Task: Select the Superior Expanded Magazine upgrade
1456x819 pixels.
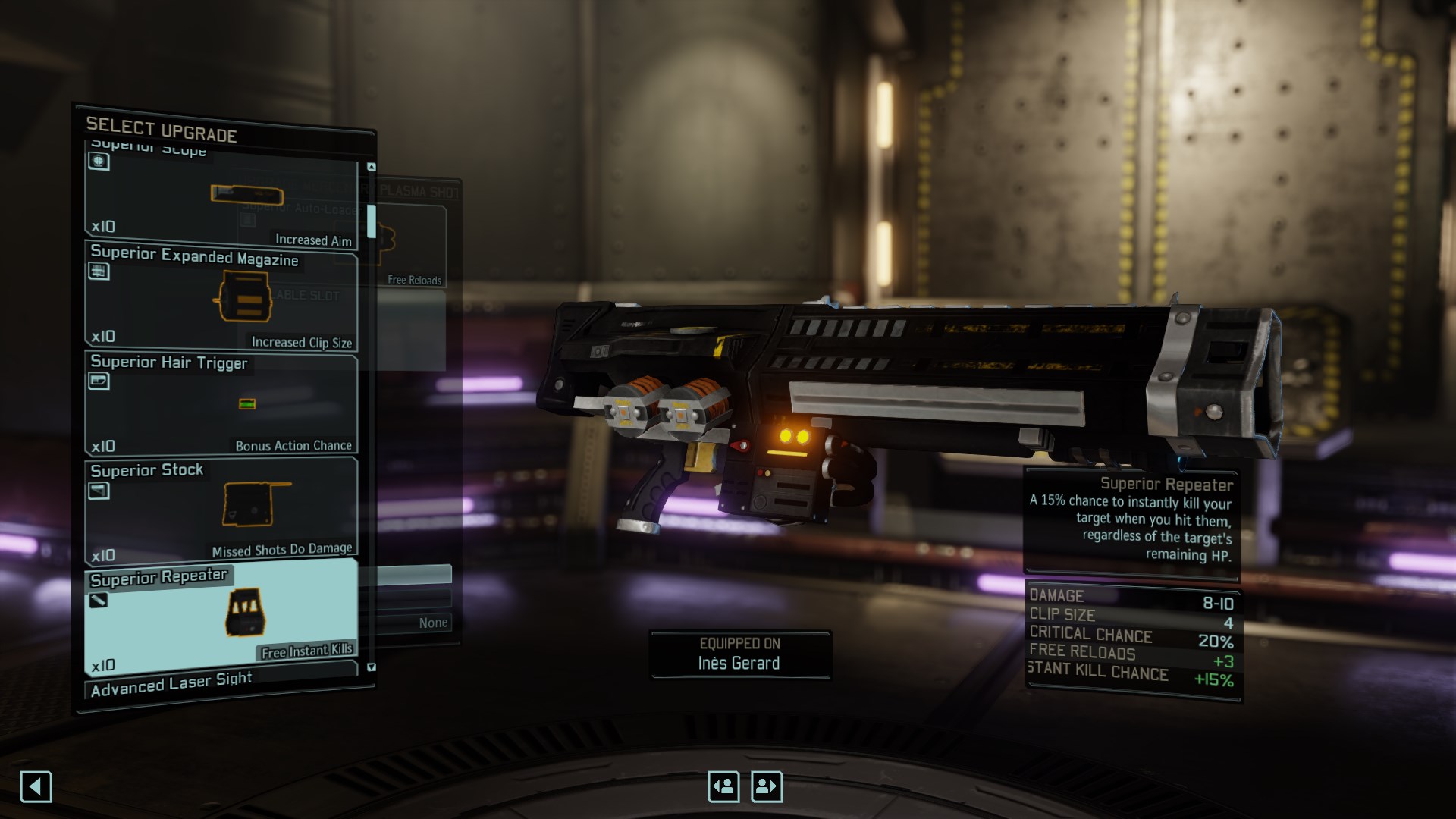Action: (x=221, y=297)
